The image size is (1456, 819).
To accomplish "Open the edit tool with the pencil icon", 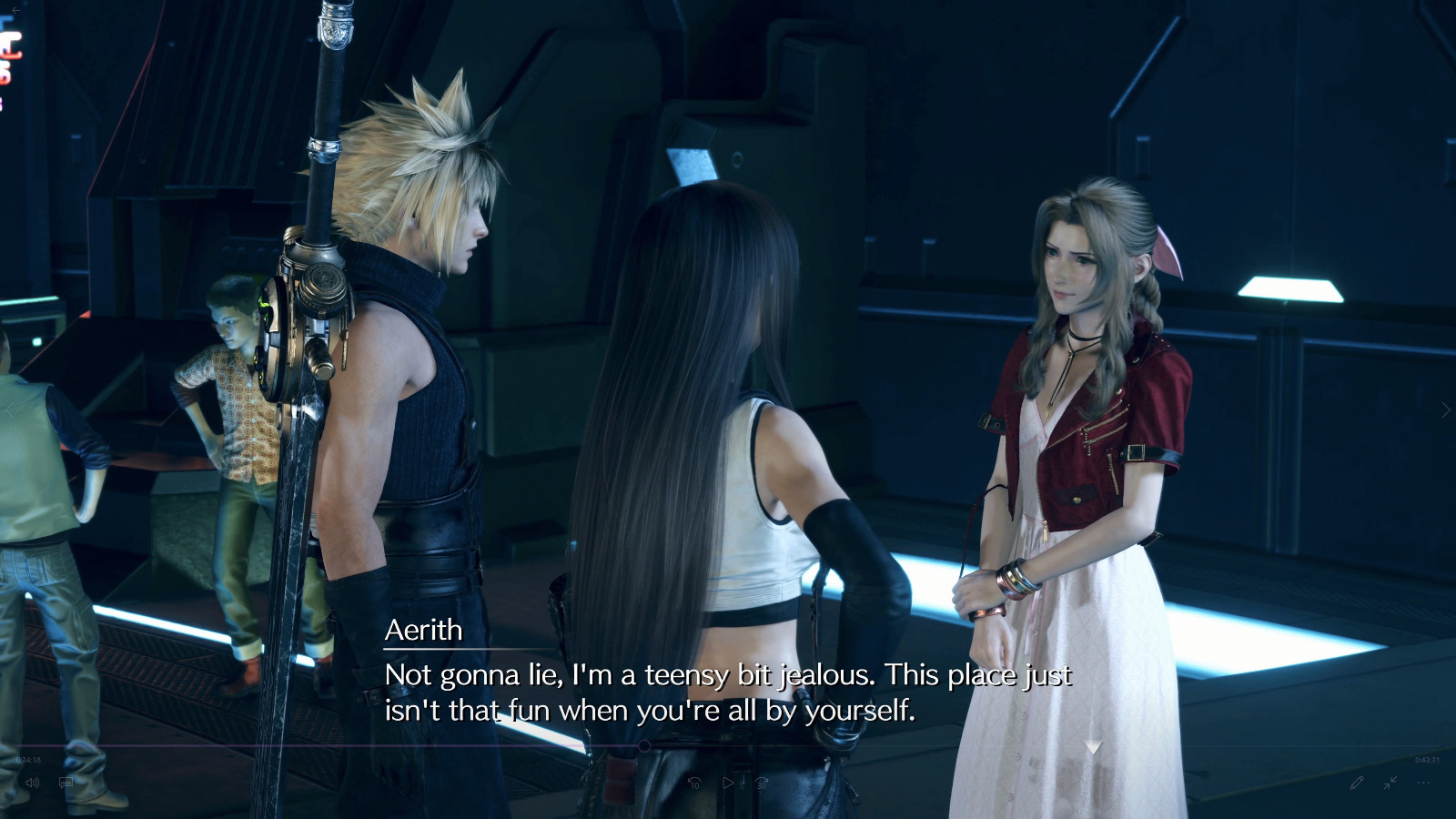I will [1358, 782].
